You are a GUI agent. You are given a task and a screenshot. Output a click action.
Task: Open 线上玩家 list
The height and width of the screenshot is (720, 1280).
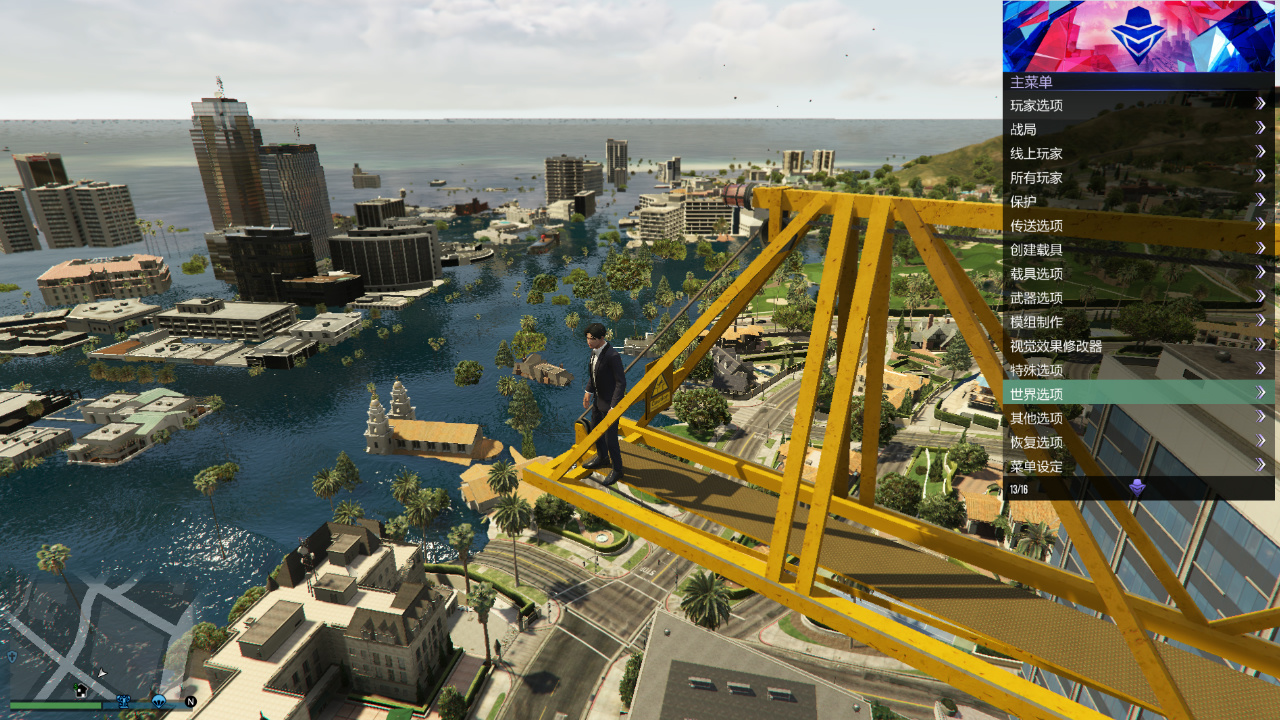(x=1138, y=153)
